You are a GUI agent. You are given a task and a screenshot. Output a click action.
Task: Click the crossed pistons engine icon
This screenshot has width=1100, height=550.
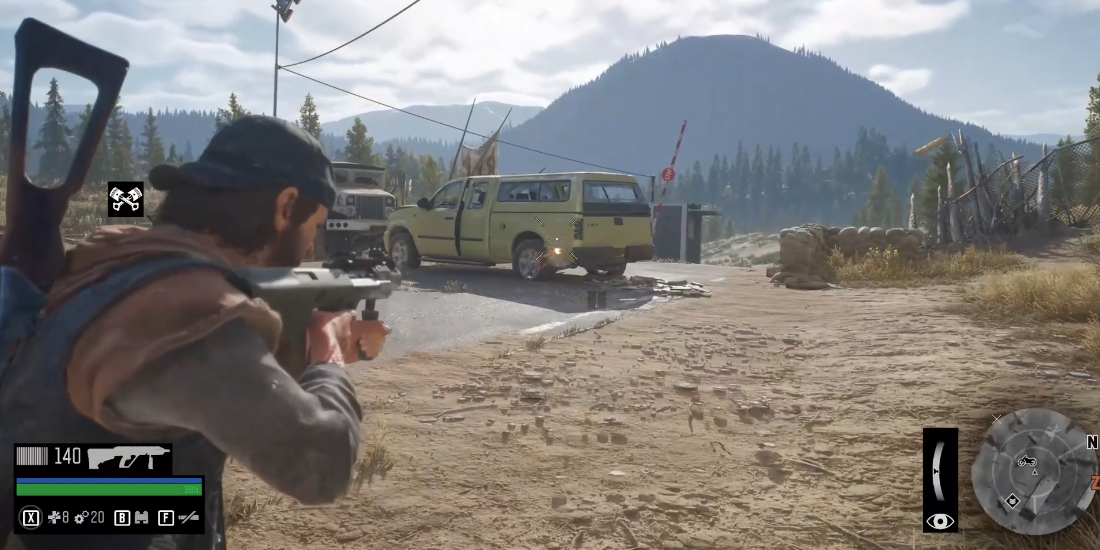(126, 199)
